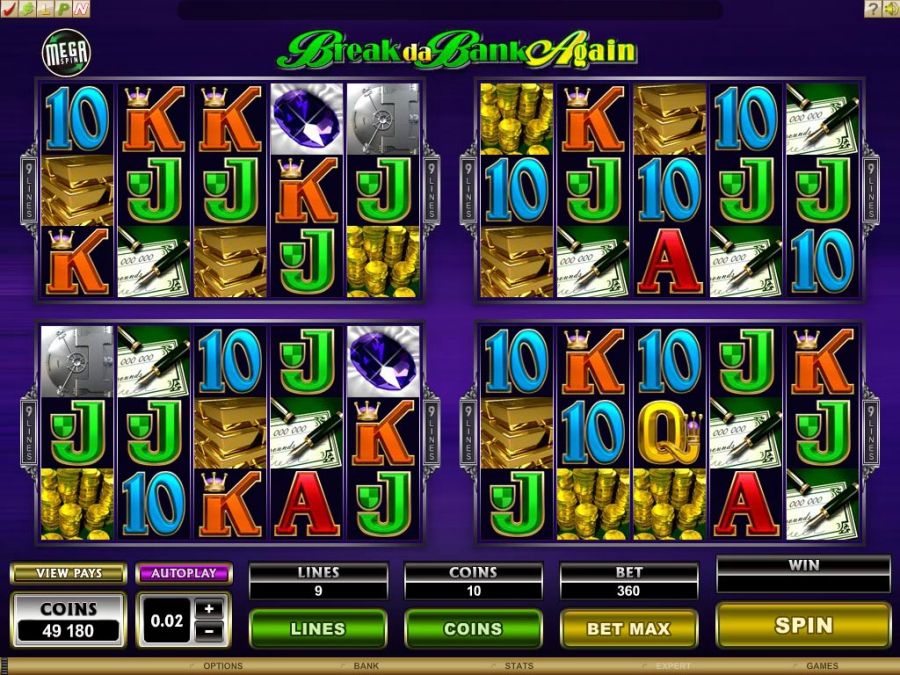Click the Mega Spin logo badge
The image size is (900, 675).
click(x=64, y=51)
